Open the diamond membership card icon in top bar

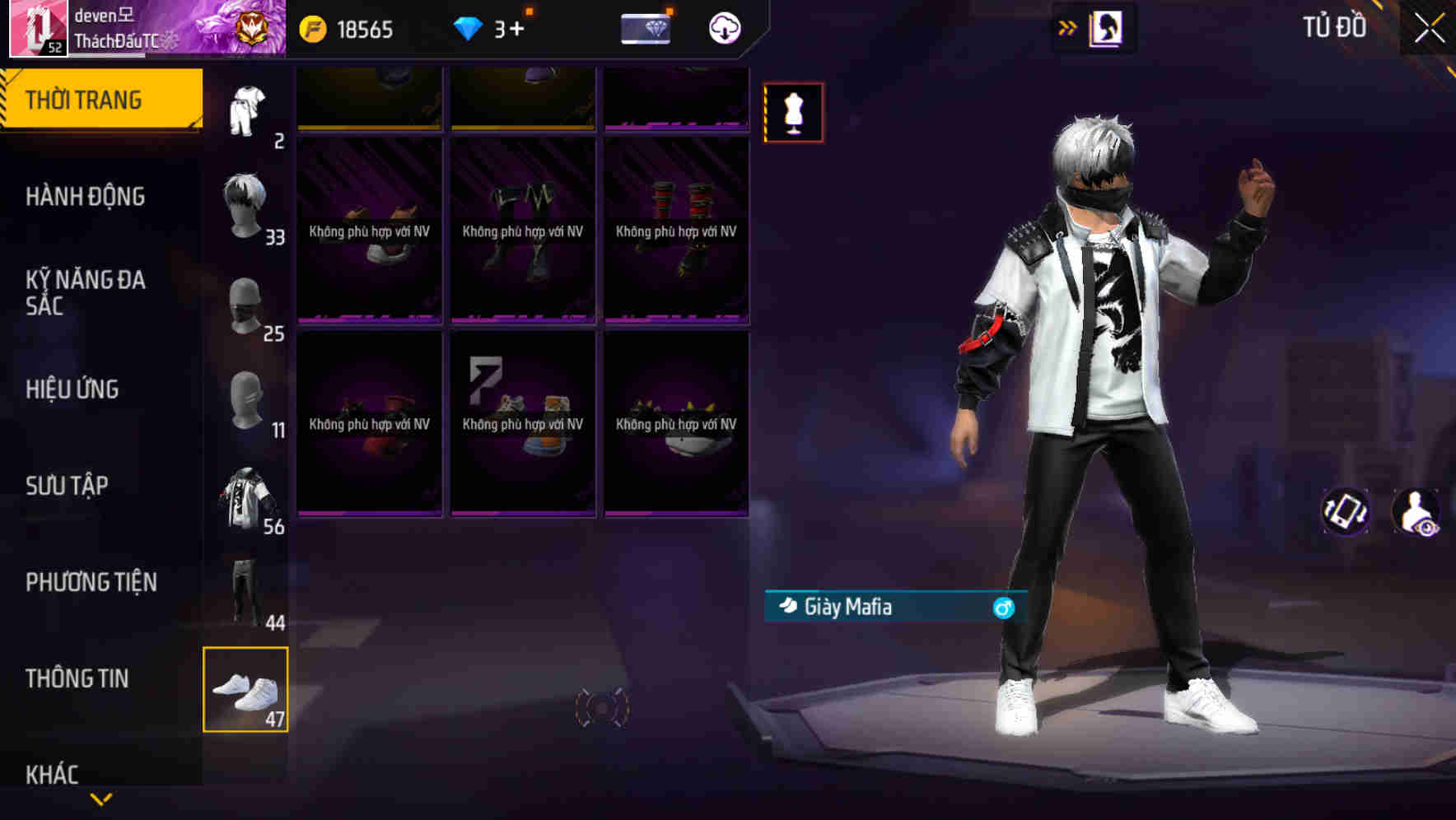coord(646,28)
